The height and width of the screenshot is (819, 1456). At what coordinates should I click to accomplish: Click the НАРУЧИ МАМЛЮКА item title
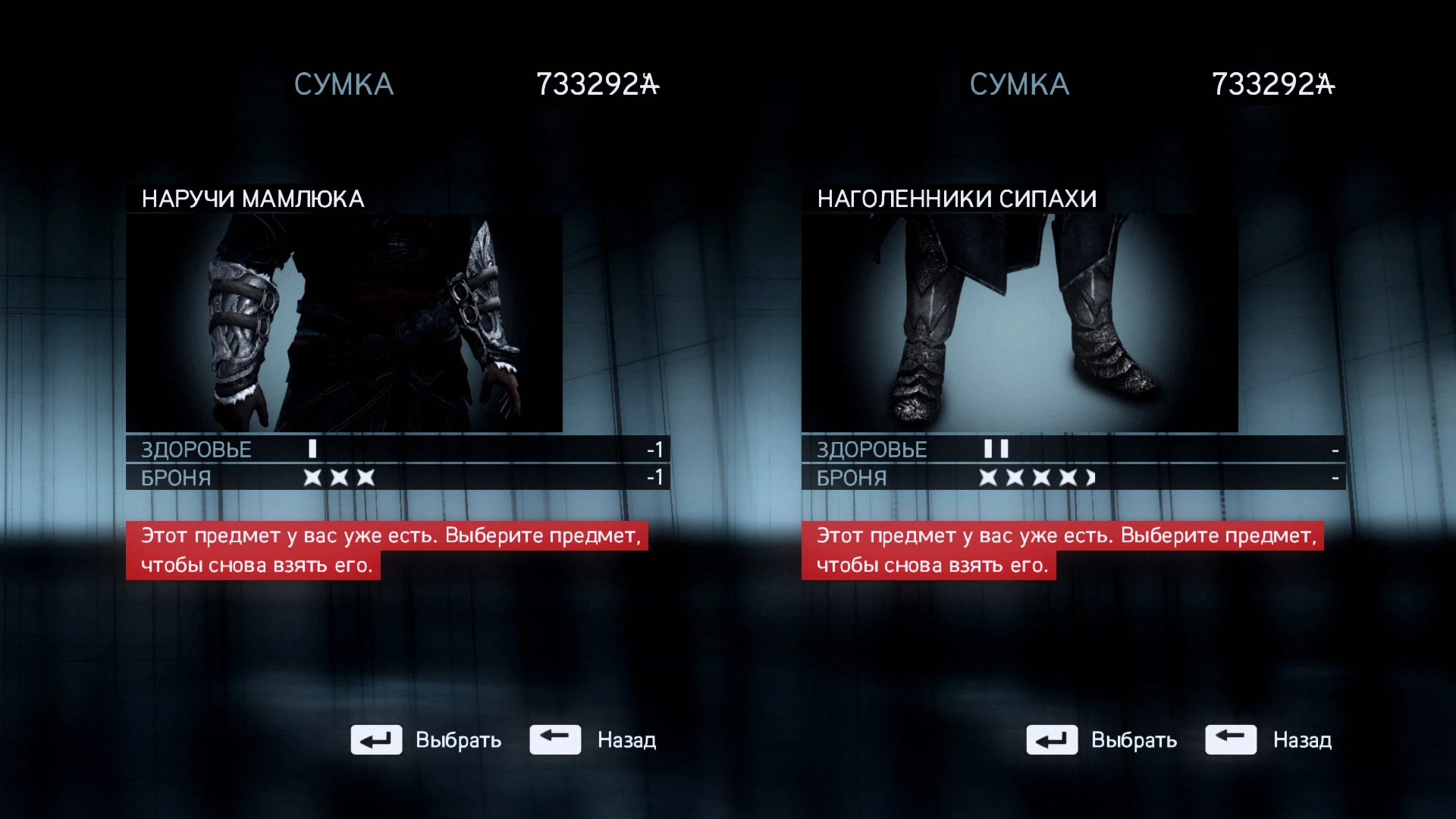tap(252, 199)
